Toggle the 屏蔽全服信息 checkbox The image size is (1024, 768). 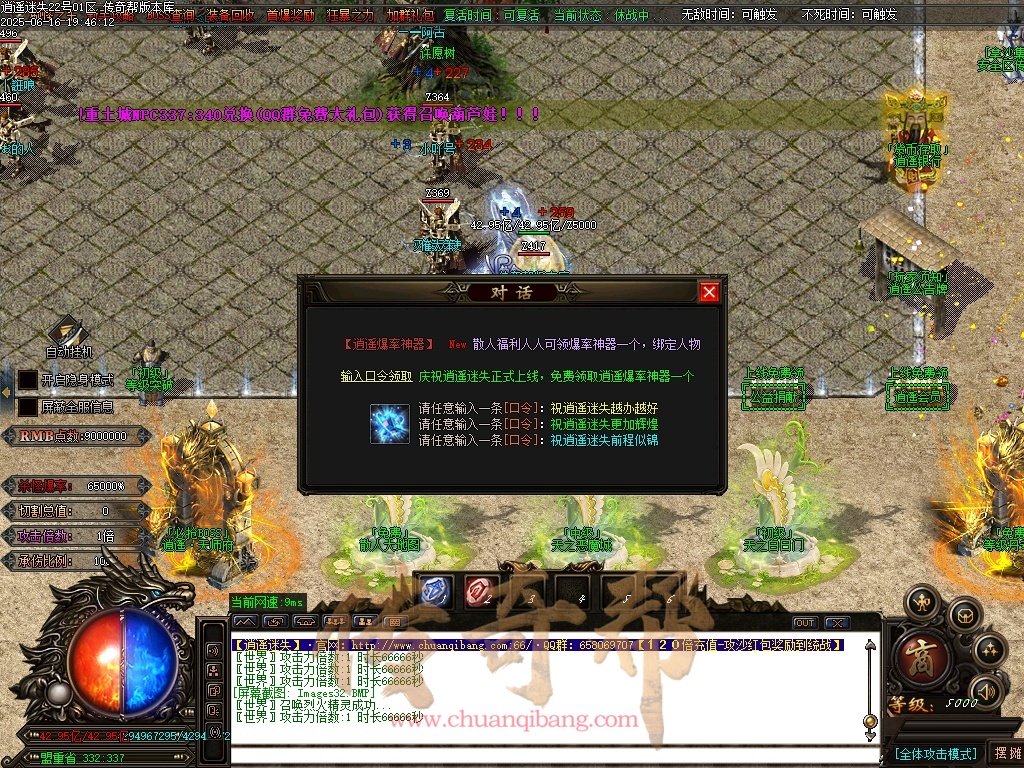click(28, 407)
